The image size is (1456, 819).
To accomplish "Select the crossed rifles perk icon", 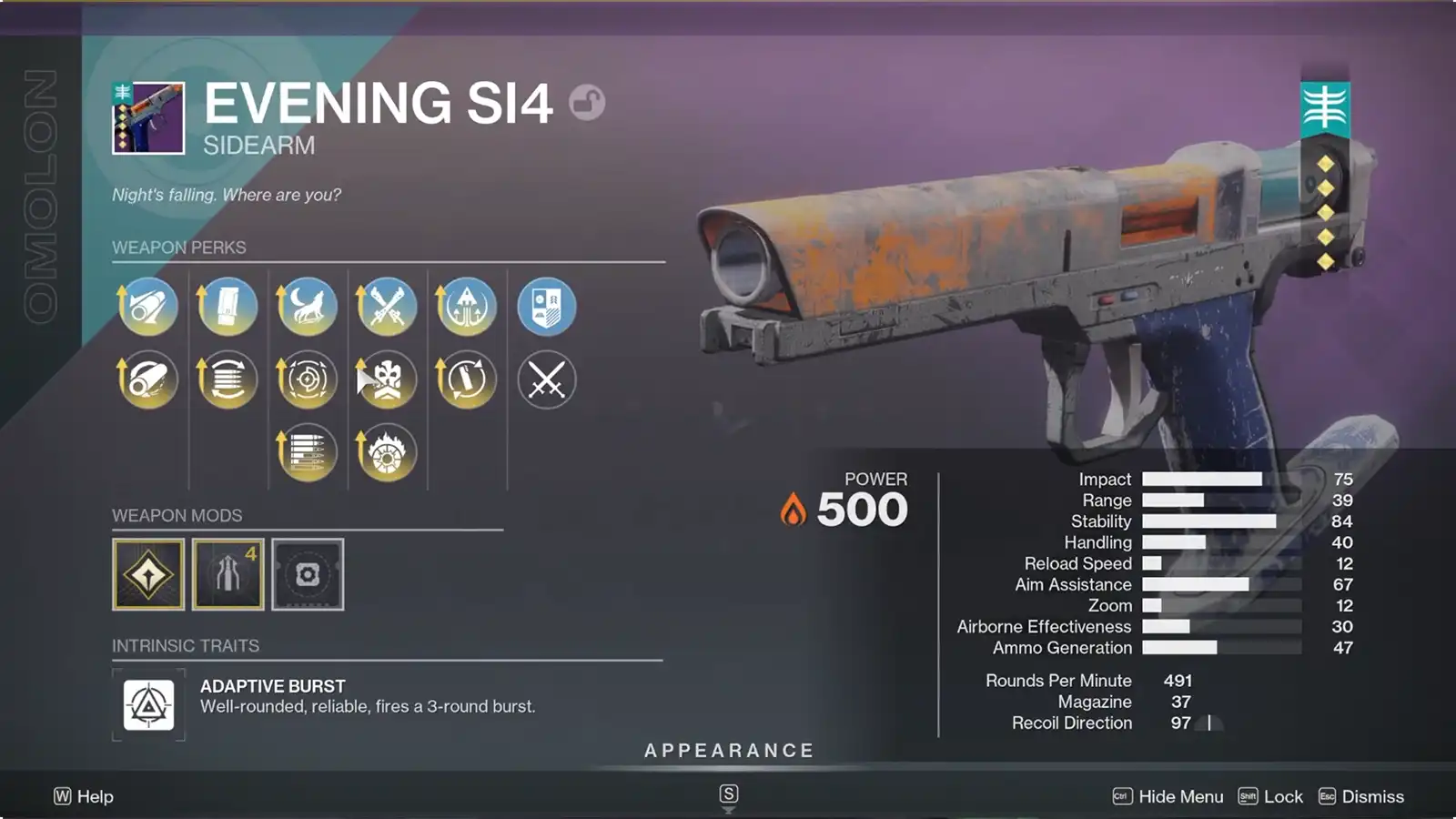I will 387,307.
